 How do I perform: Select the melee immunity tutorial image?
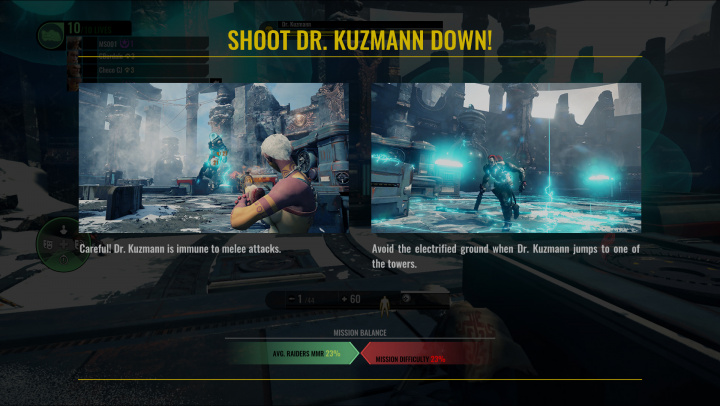213,158
